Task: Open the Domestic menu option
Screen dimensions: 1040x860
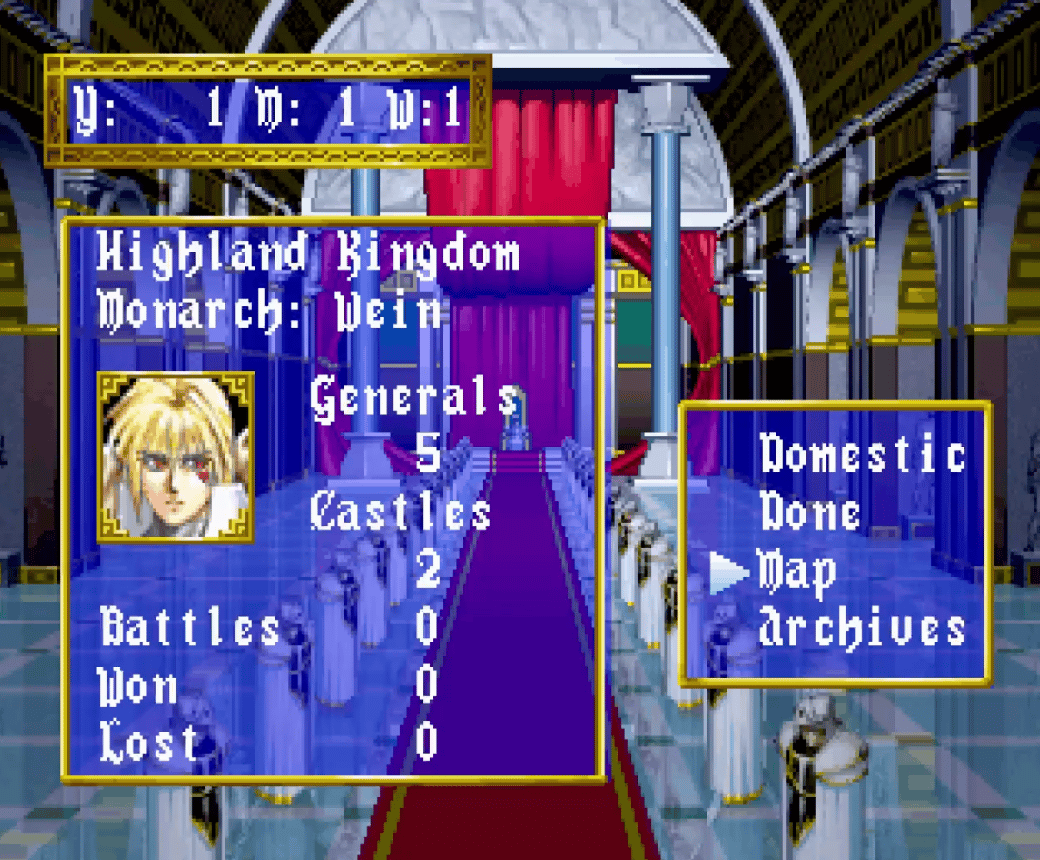Action: tap(862, 455)
